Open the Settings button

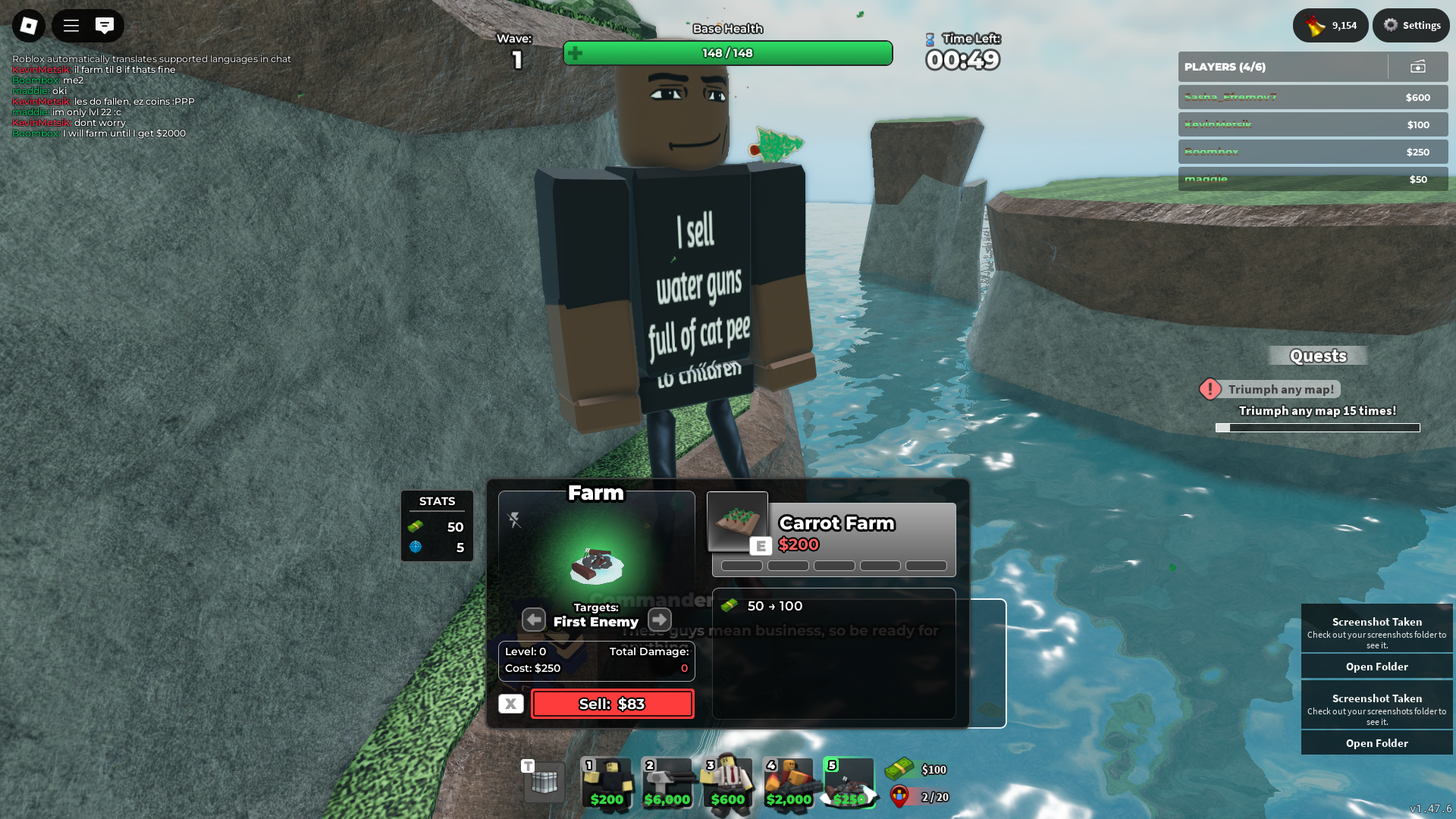point(1411,25)
